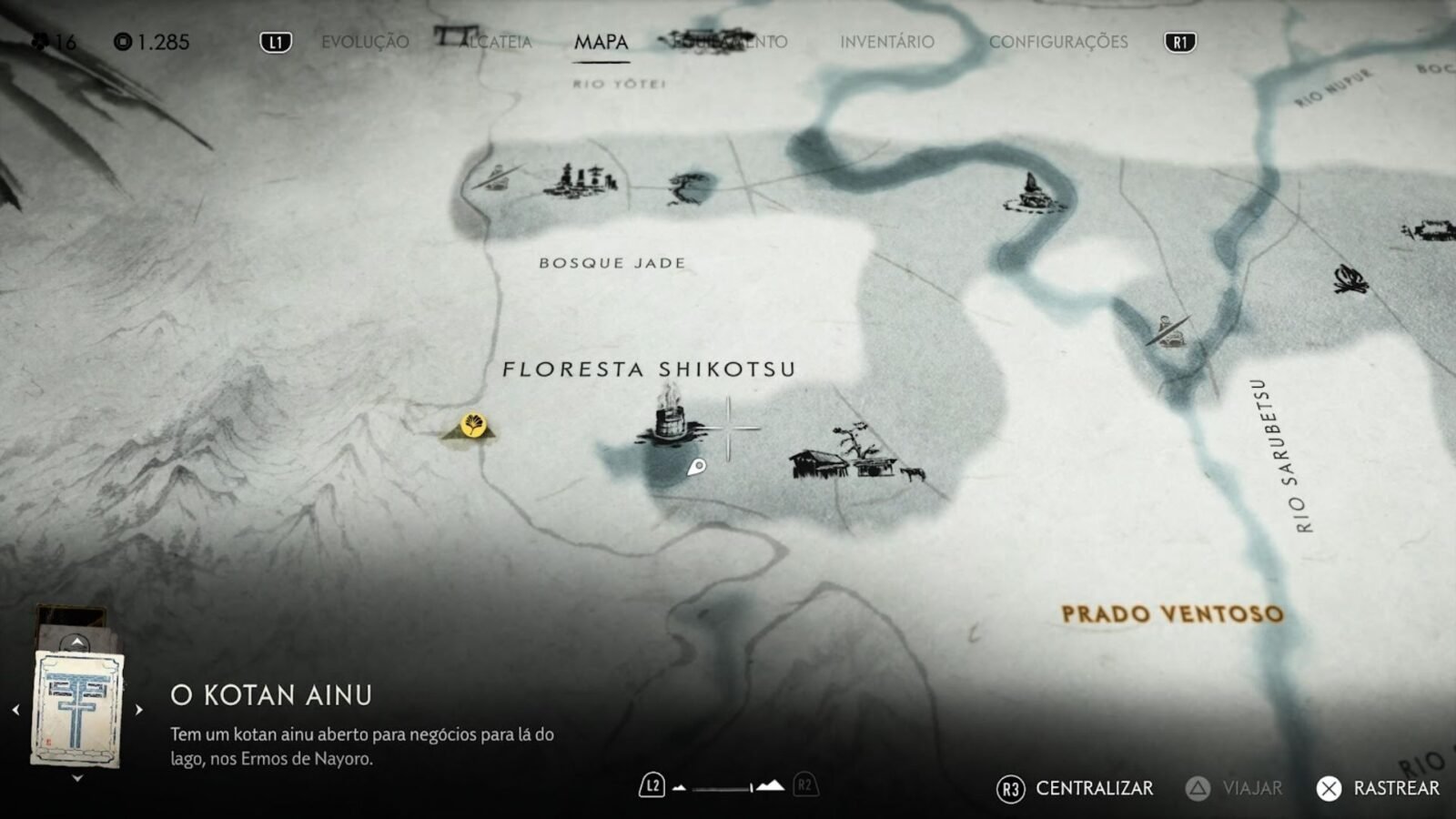This screenshot has width=1456, height=819.
Task: Click the up arrow above the quest card
Action: [x=77, y=642]
